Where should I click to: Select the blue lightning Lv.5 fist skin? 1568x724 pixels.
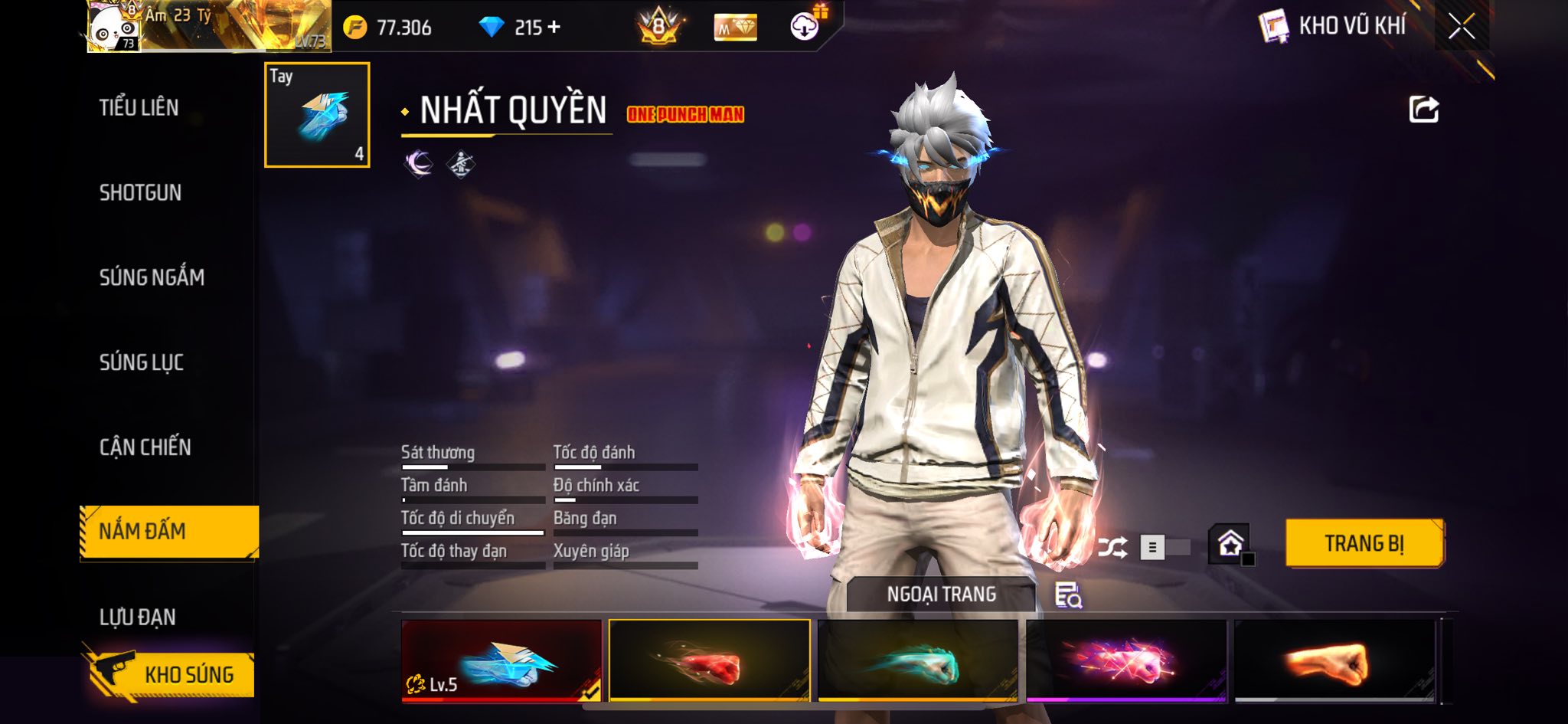coord(501,660)
